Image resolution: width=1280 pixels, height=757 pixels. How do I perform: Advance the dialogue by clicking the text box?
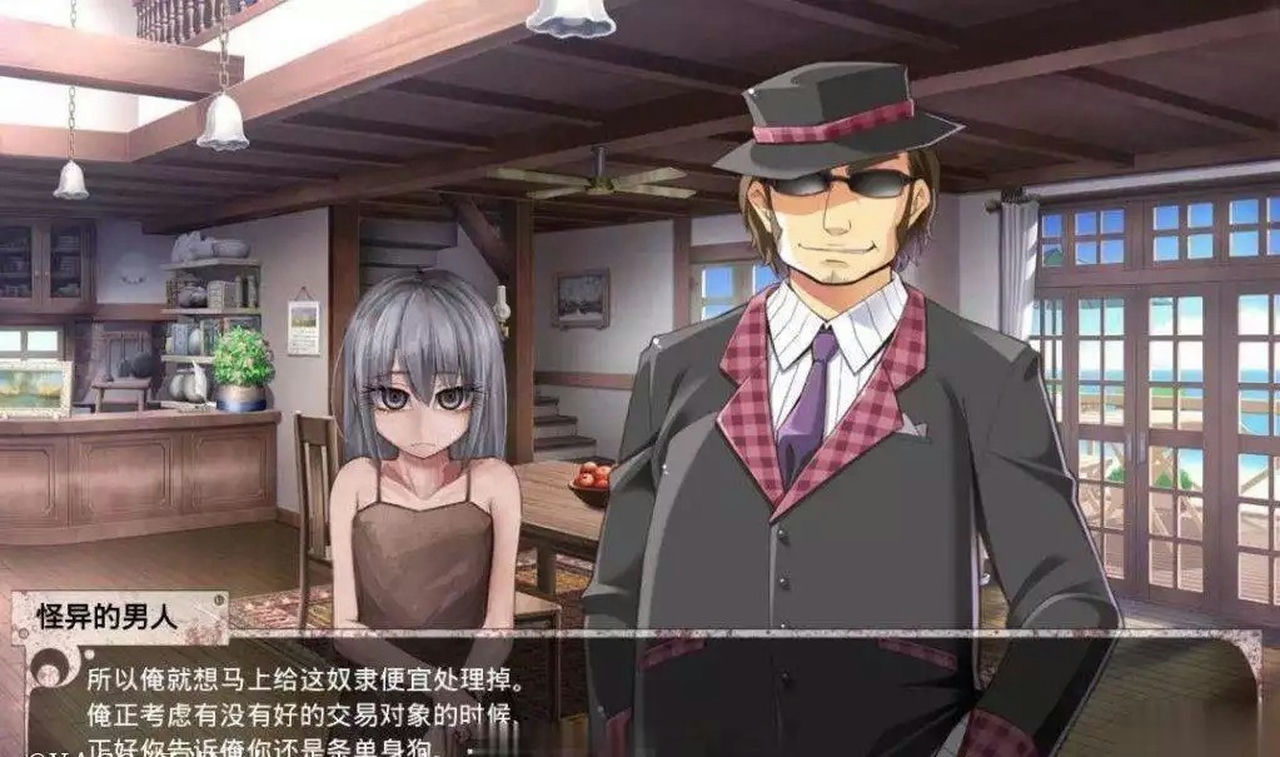[640, 700]
